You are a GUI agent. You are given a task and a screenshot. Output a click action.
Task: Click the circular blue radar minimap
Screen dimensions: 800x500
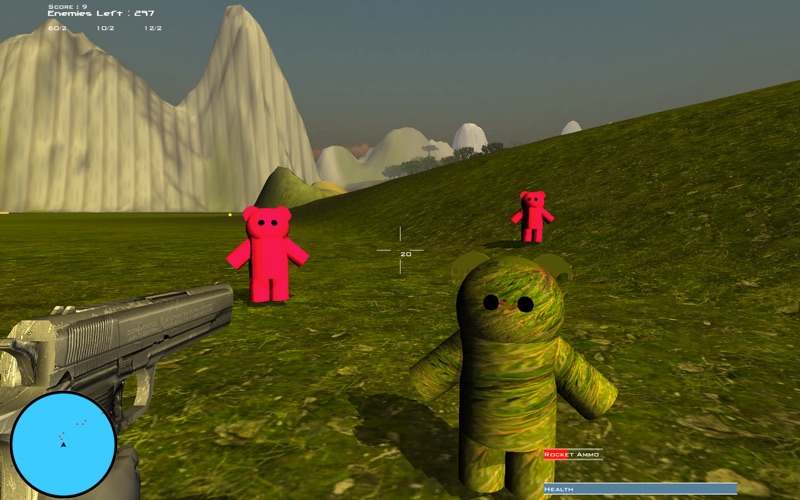pyautogui.click(x=63, y=444)
